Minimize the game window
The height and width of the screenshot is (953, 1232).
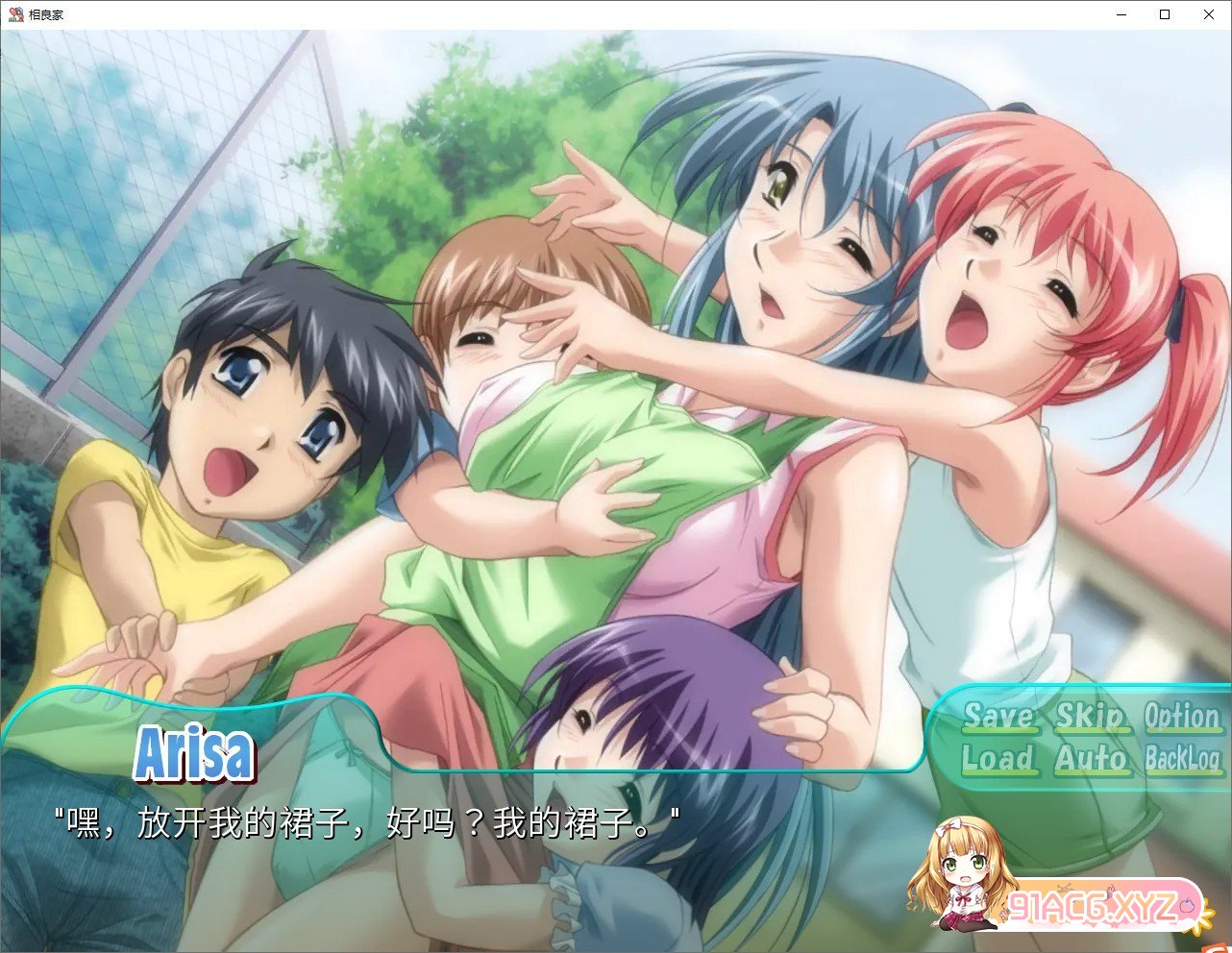point(1121,14)
